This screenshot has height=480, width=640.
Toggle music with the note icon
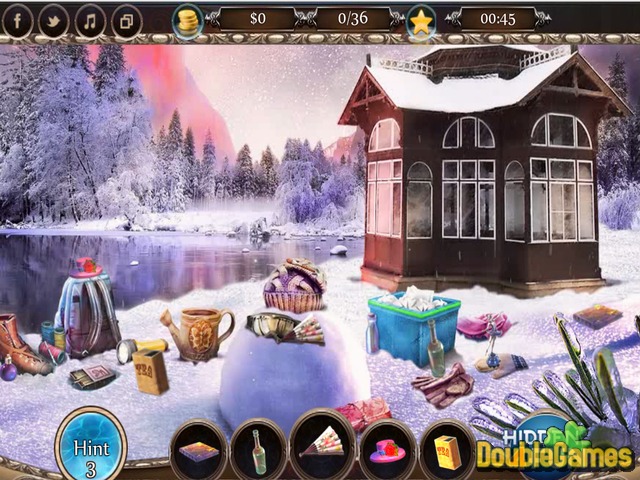90,20
